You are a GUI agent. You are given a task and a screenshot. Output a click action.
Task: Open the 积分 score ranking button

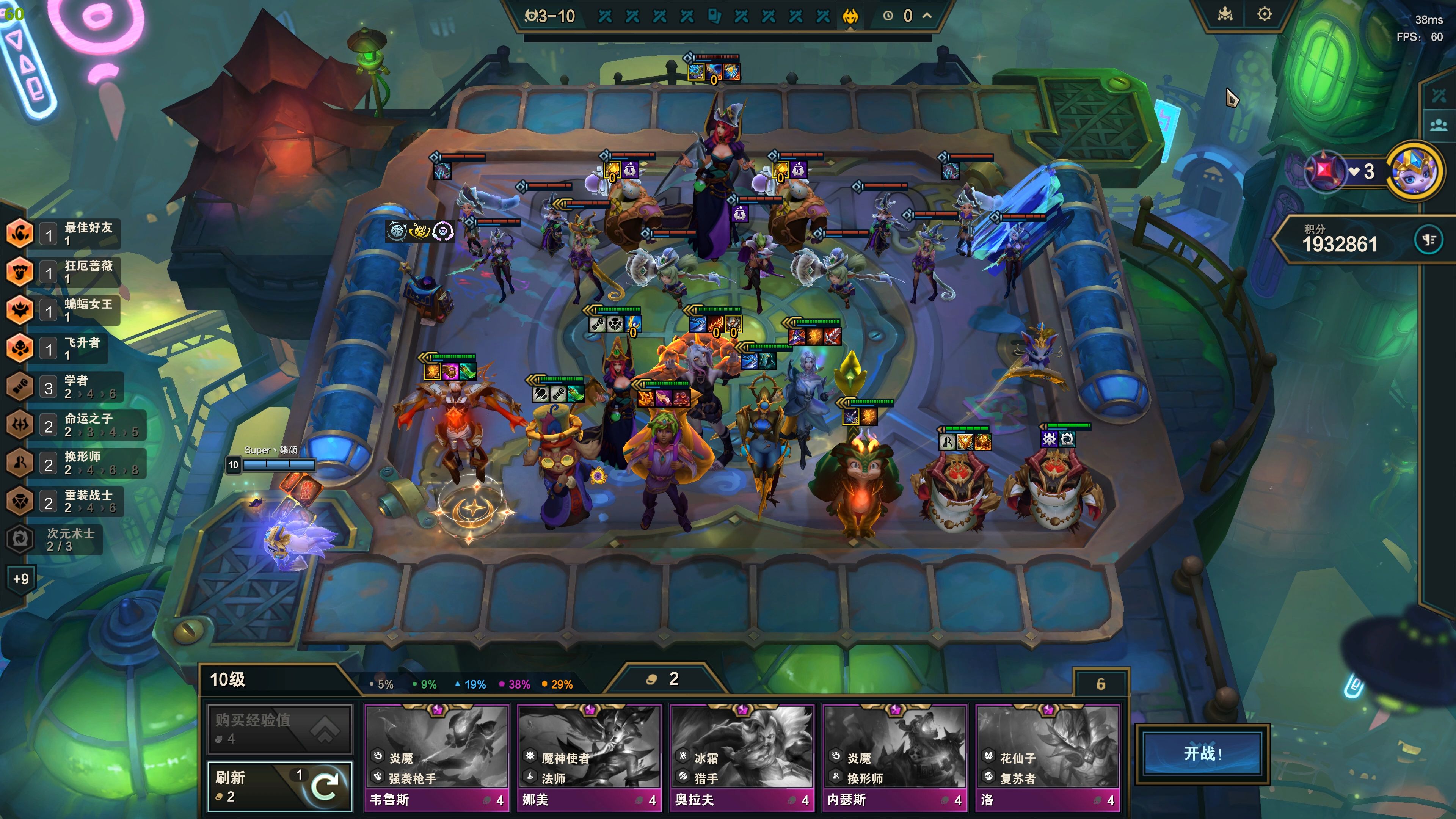[x=1428, y=240]
